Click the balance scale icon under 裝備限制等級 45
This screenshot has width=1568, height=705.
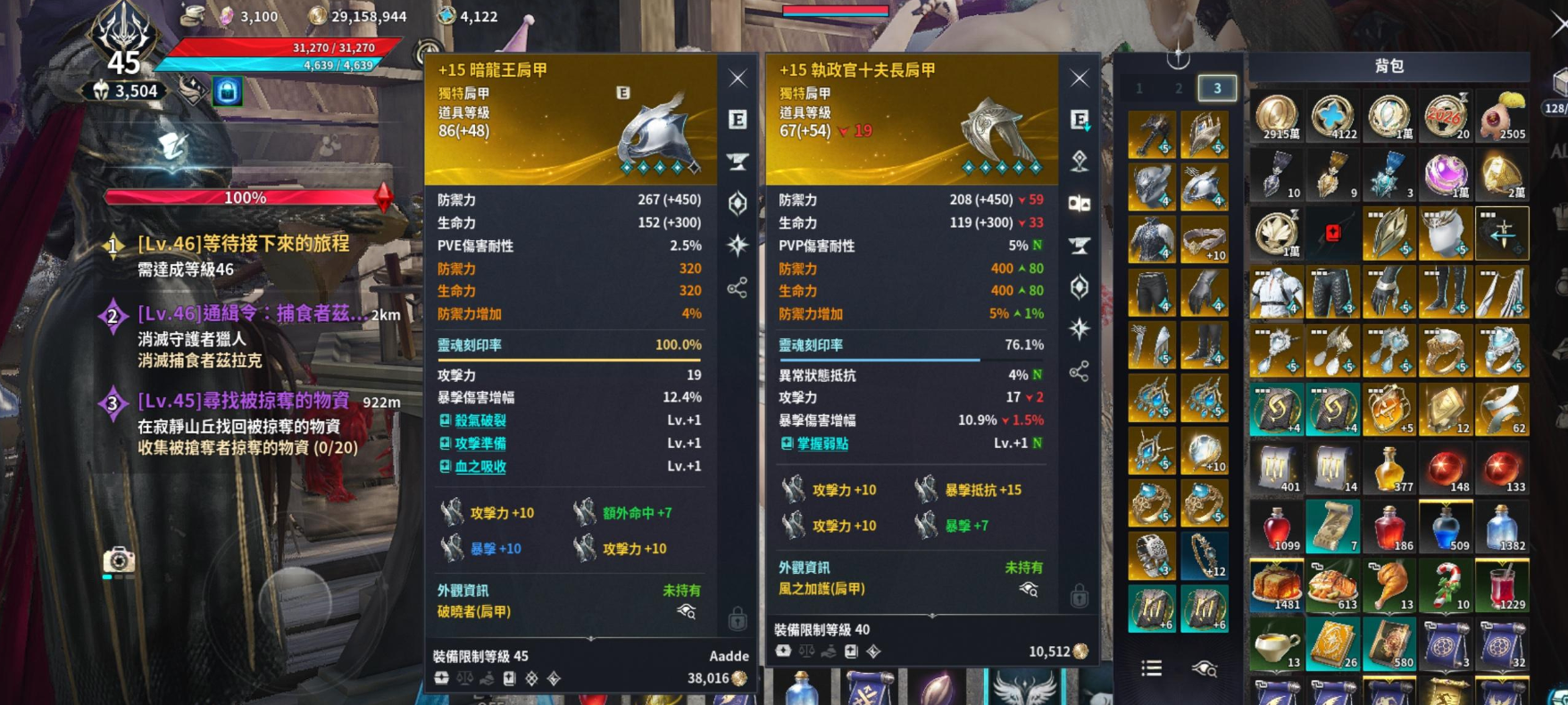point(465,677)
